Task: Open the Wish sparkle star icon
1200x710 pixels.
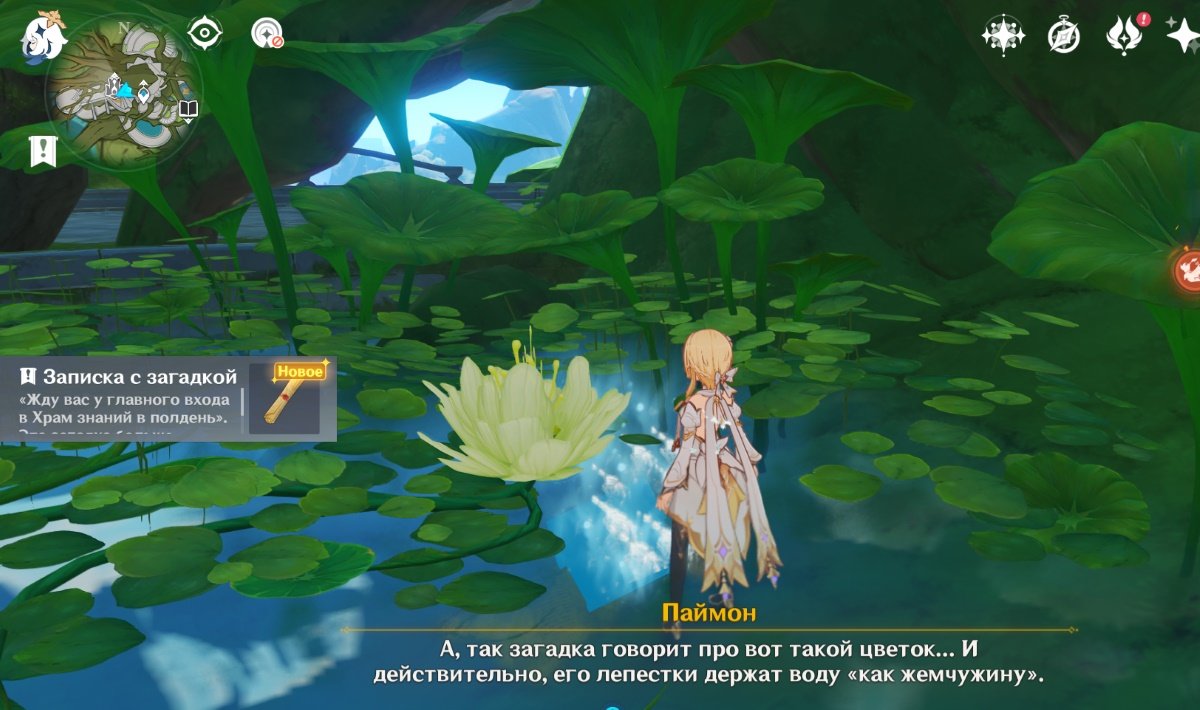Action: (1184, 36)
